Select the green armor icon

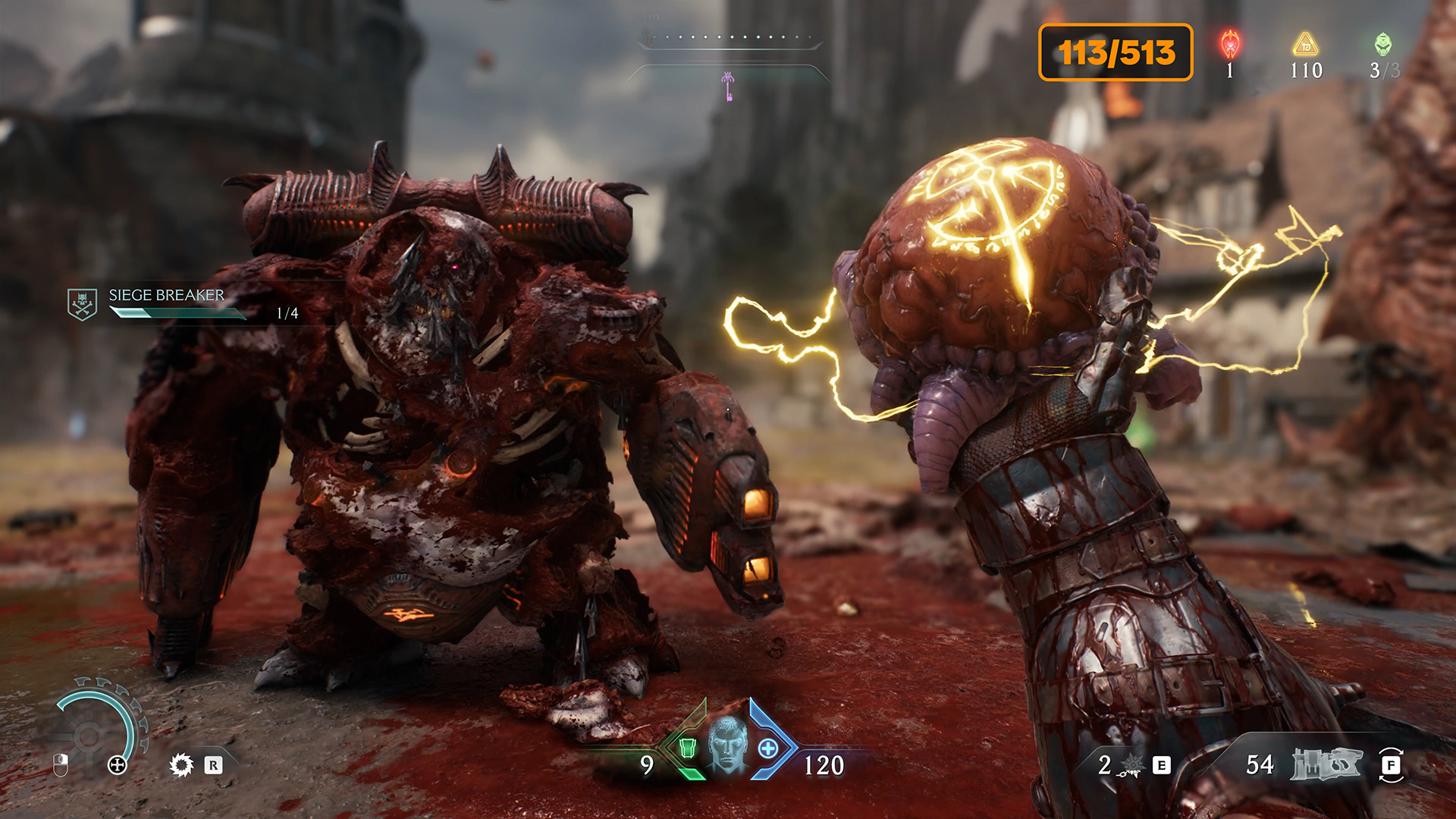[687, 748]
